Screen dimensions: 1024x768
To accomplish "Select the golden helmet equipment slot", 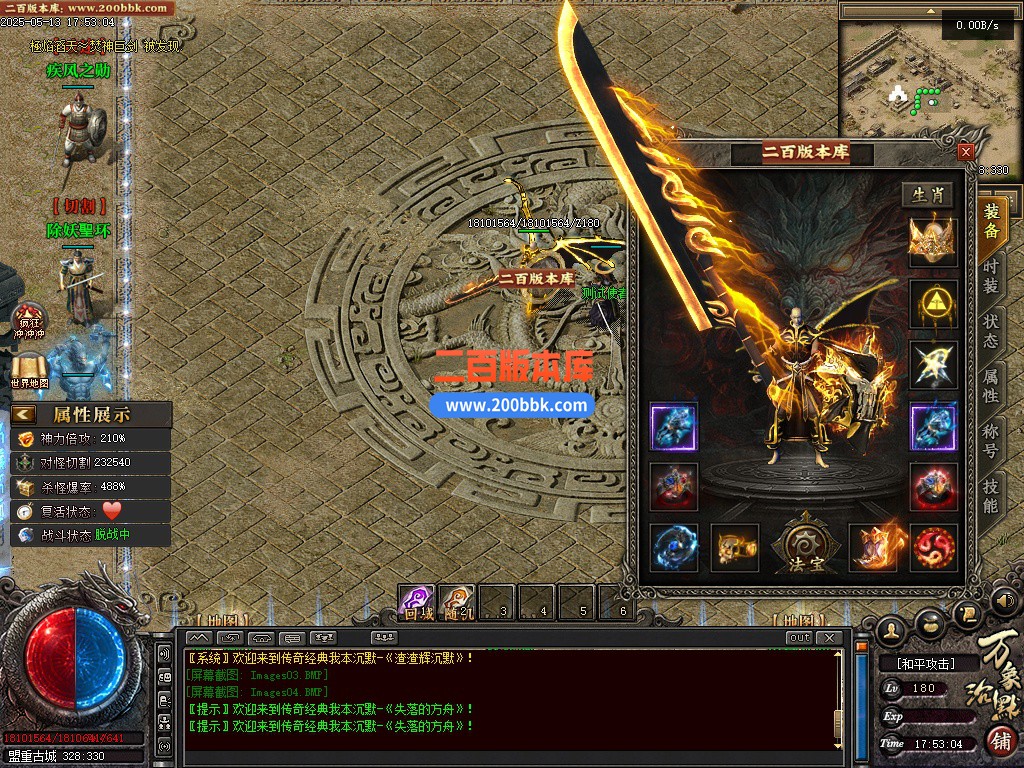I will click(x=932, y=241).
